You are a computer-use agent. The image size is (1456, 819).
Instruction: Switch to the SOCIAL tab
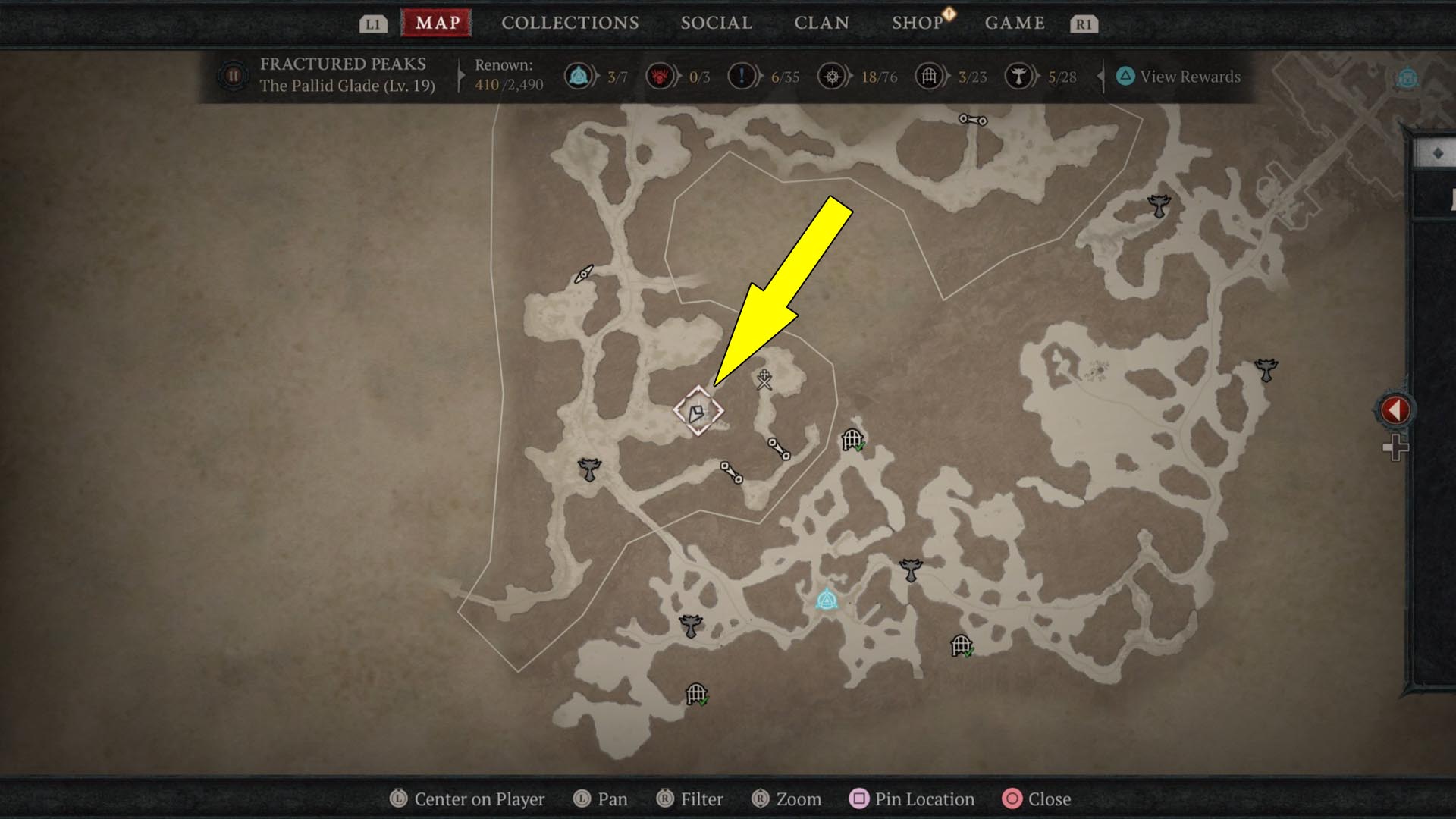pyautogui.click(x=716, y=23)
